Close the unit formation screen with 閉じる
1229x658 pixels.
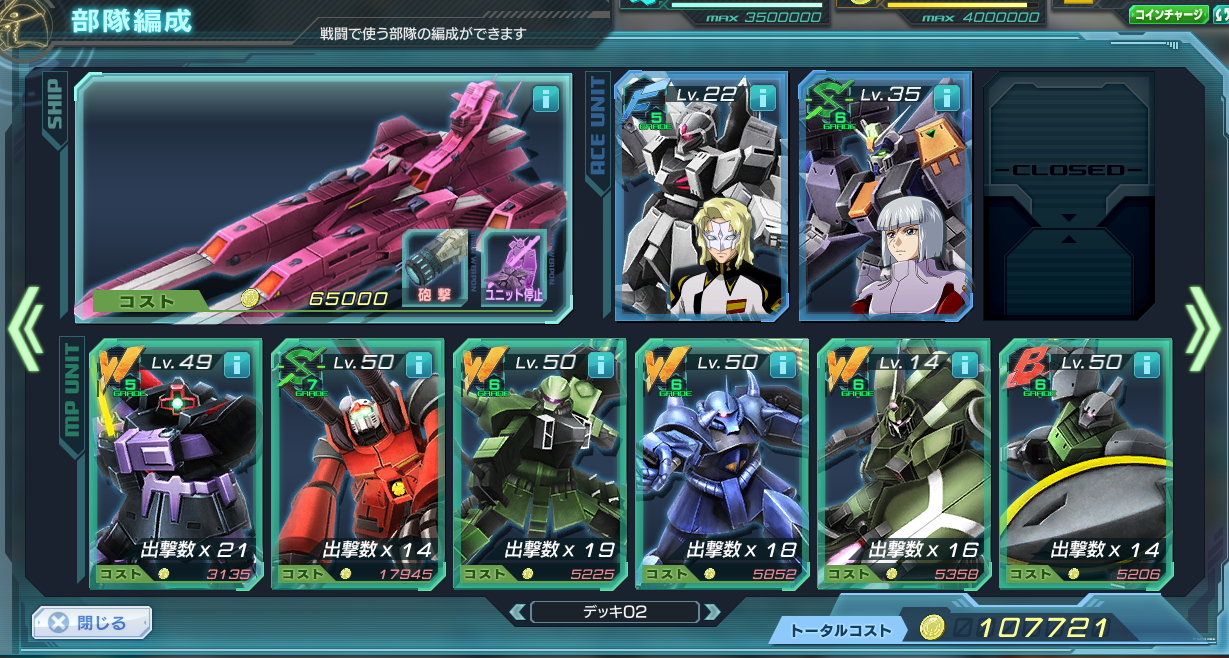point(91,622)
